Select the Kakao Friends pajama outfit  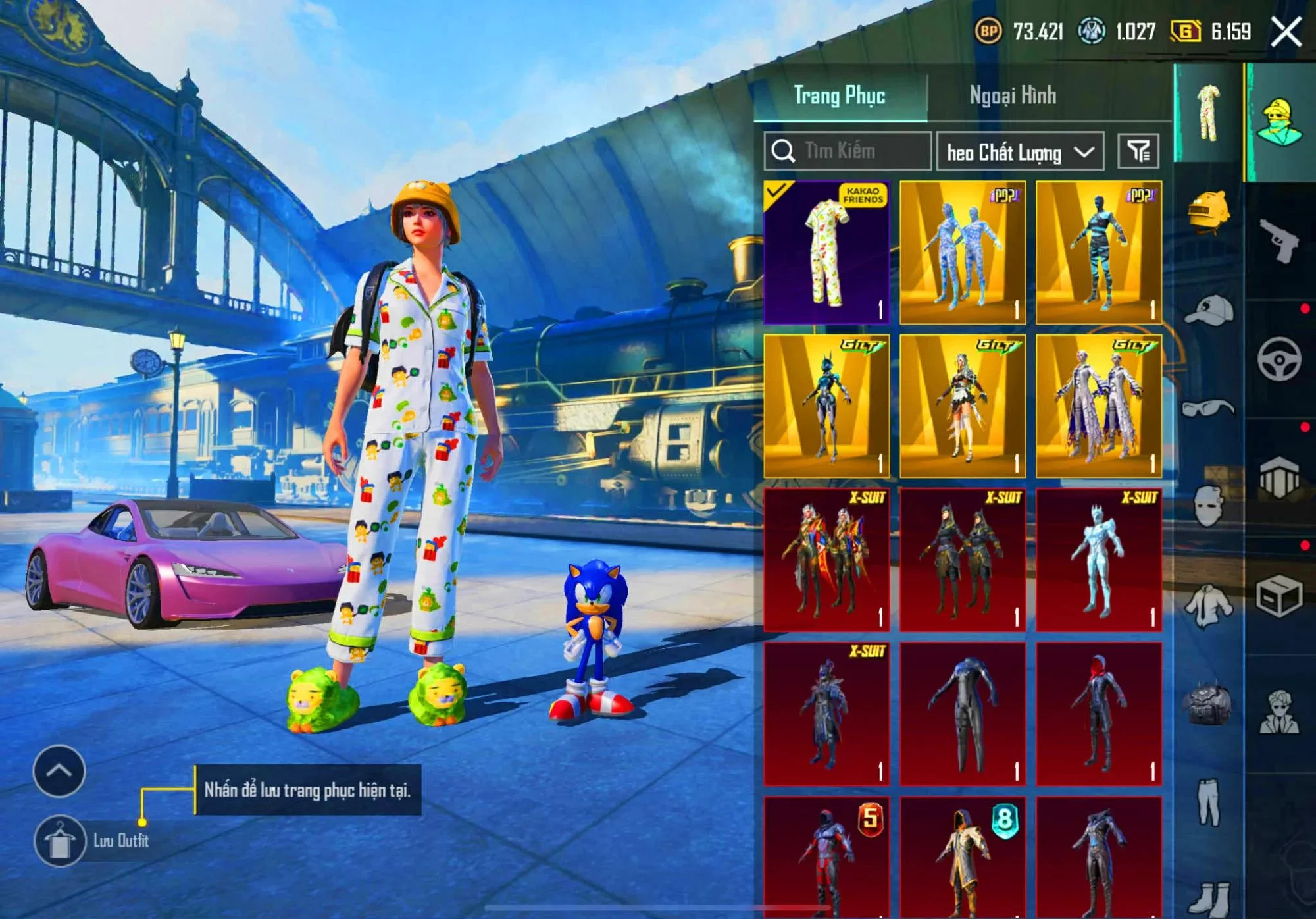(826, 253)
